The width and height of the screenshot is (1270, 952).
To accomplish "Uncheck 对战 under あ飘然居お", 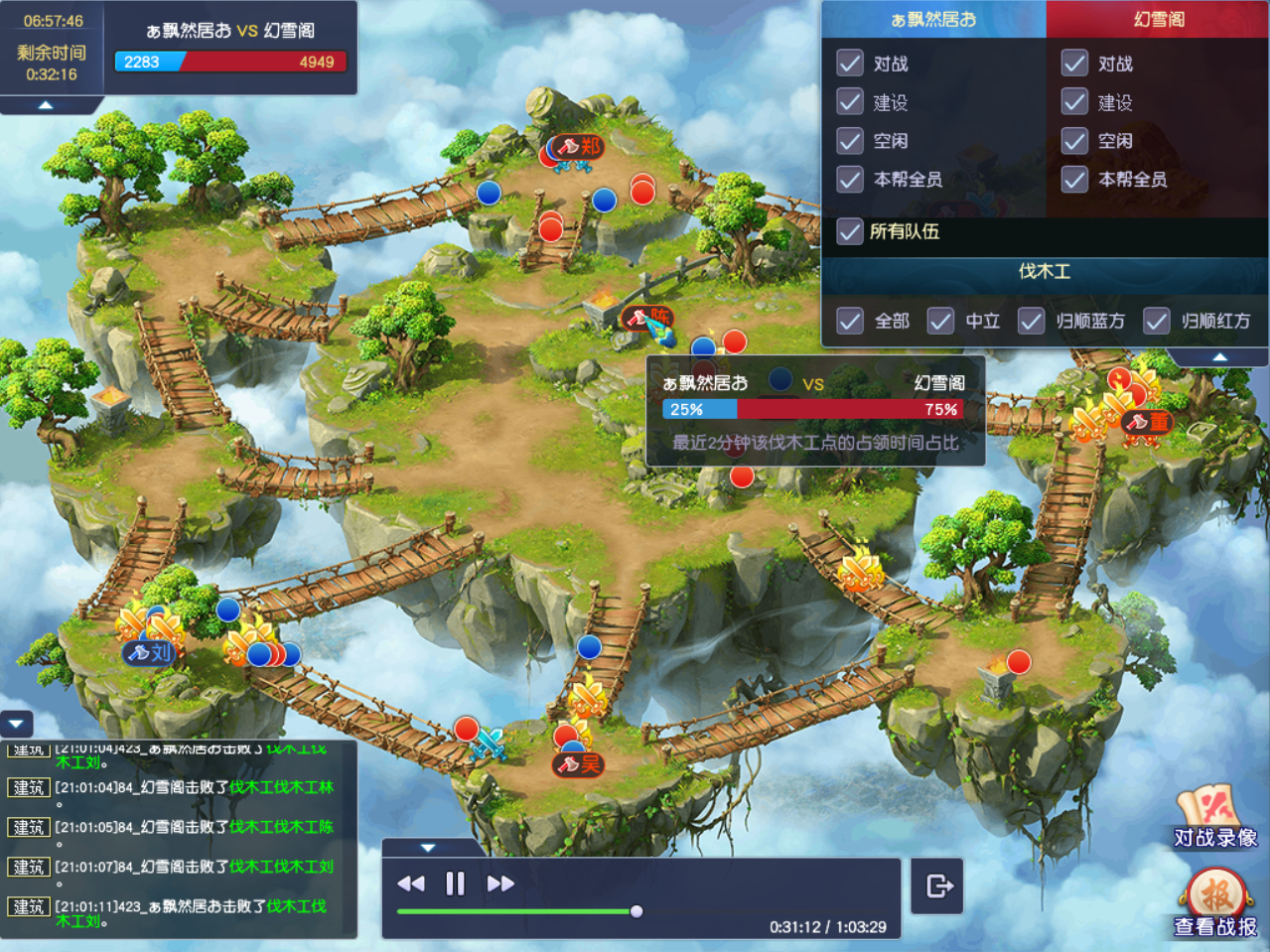I will click(x=850, y=64).
